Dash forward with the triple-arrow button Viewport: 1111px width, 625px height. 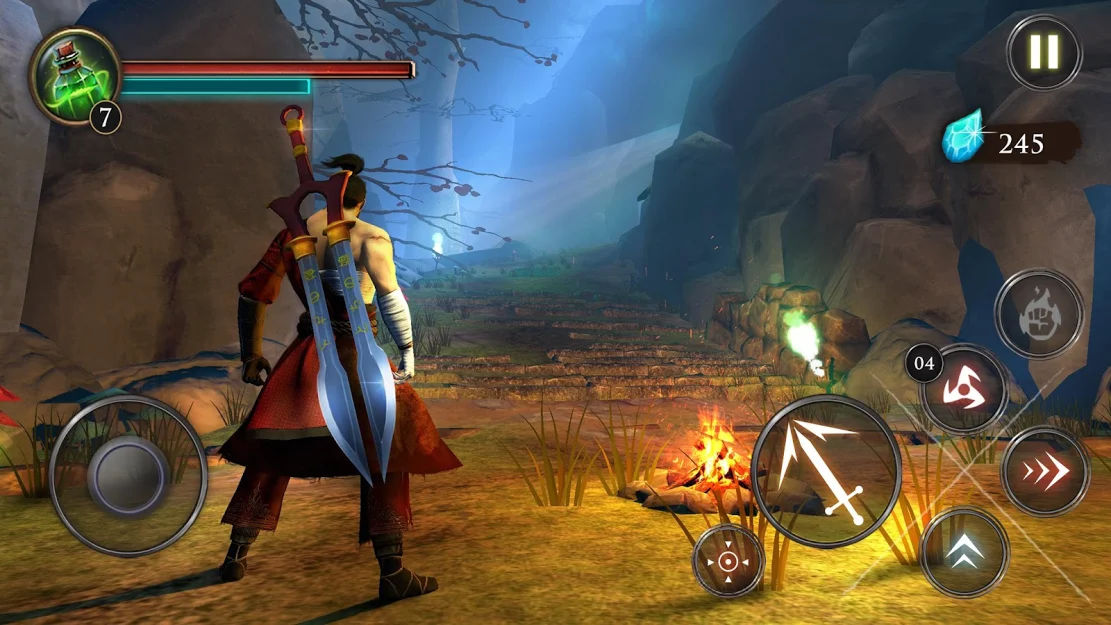(1045, 471)
